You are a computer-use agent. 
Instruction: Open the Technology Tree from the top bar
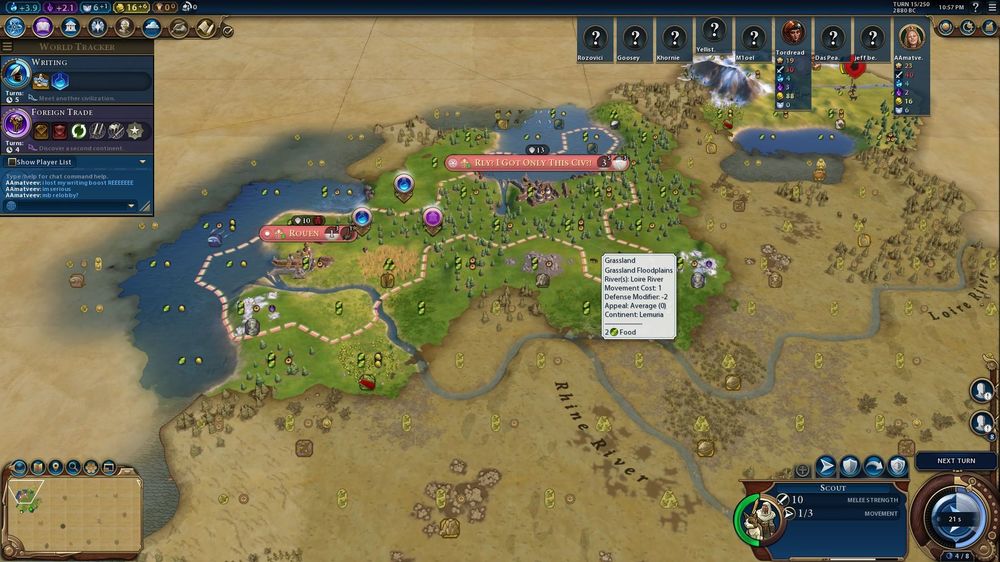13,29
